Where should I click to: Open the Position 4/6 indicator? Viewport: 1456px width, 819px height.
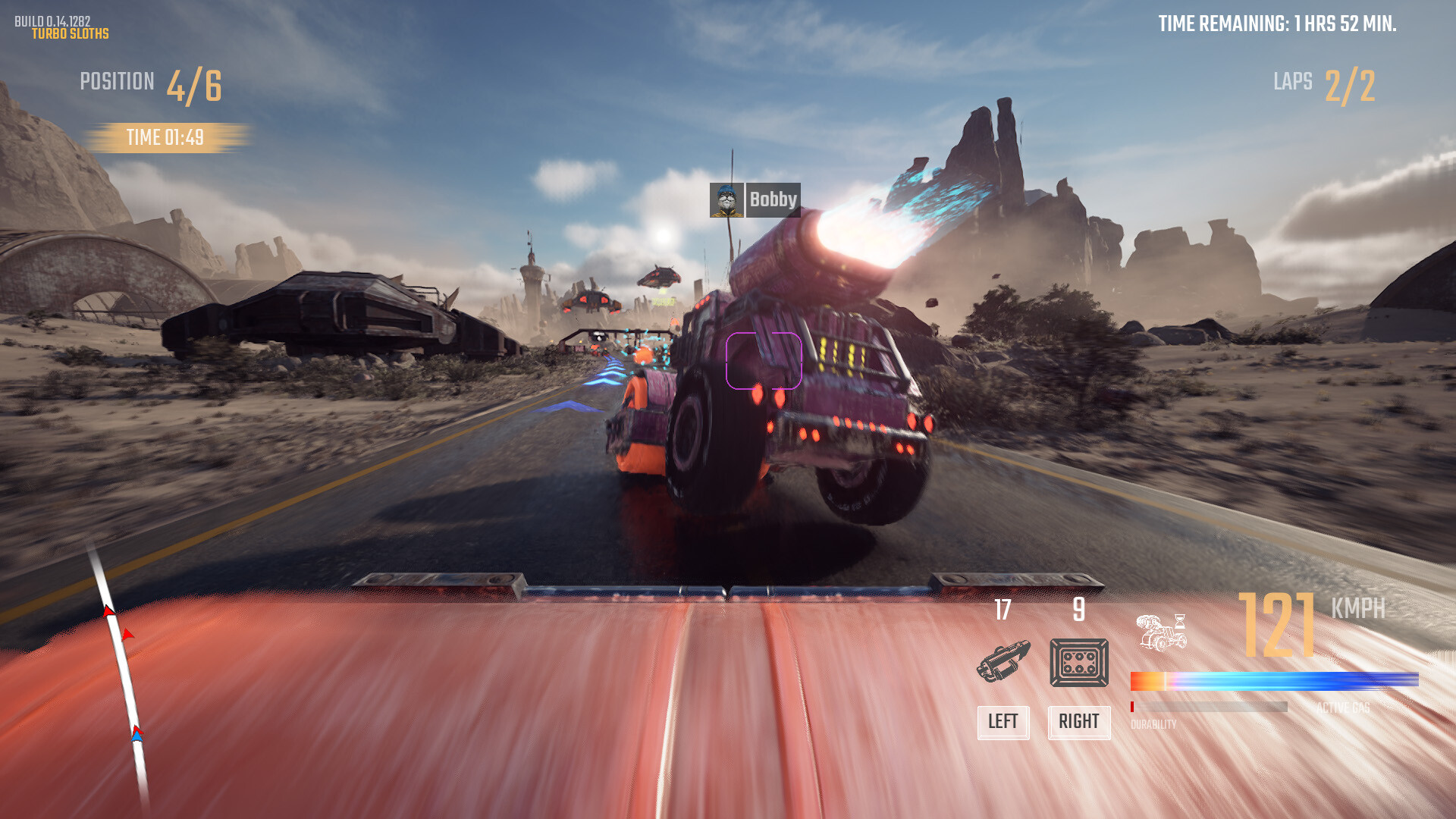152,81
